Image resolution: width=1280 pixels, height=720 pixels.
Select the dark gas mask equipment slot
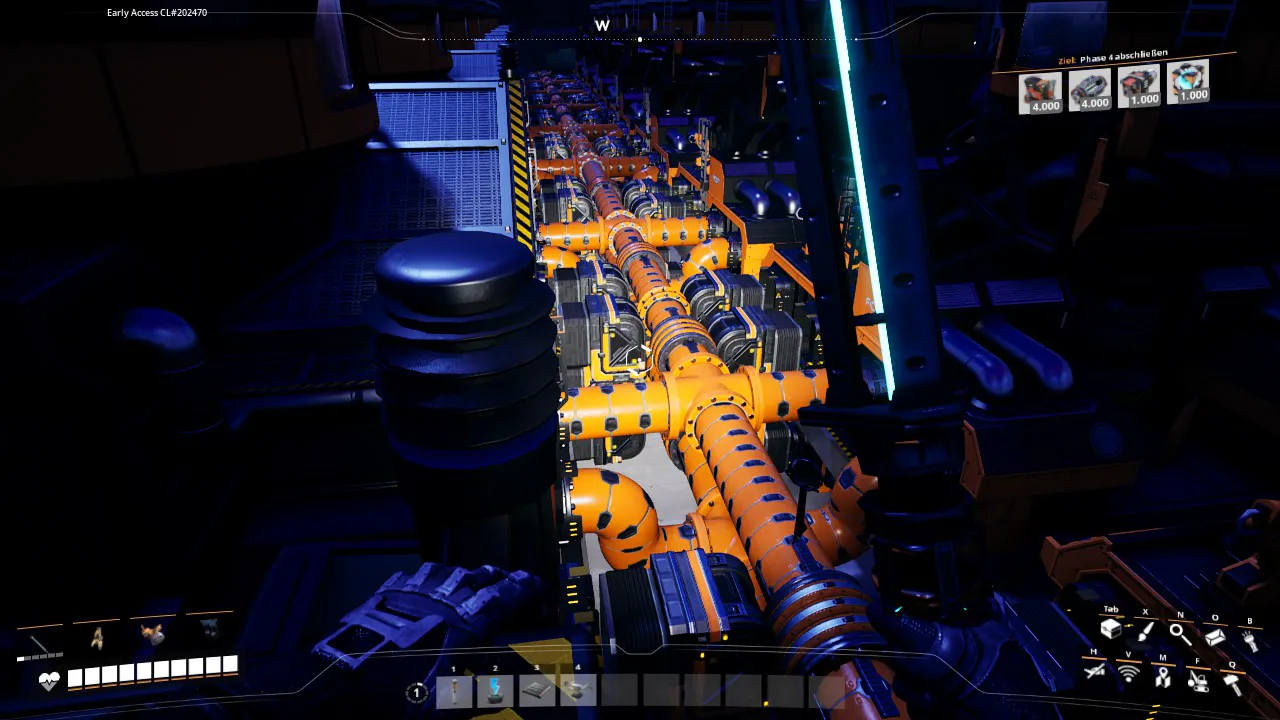coord(209,628)
